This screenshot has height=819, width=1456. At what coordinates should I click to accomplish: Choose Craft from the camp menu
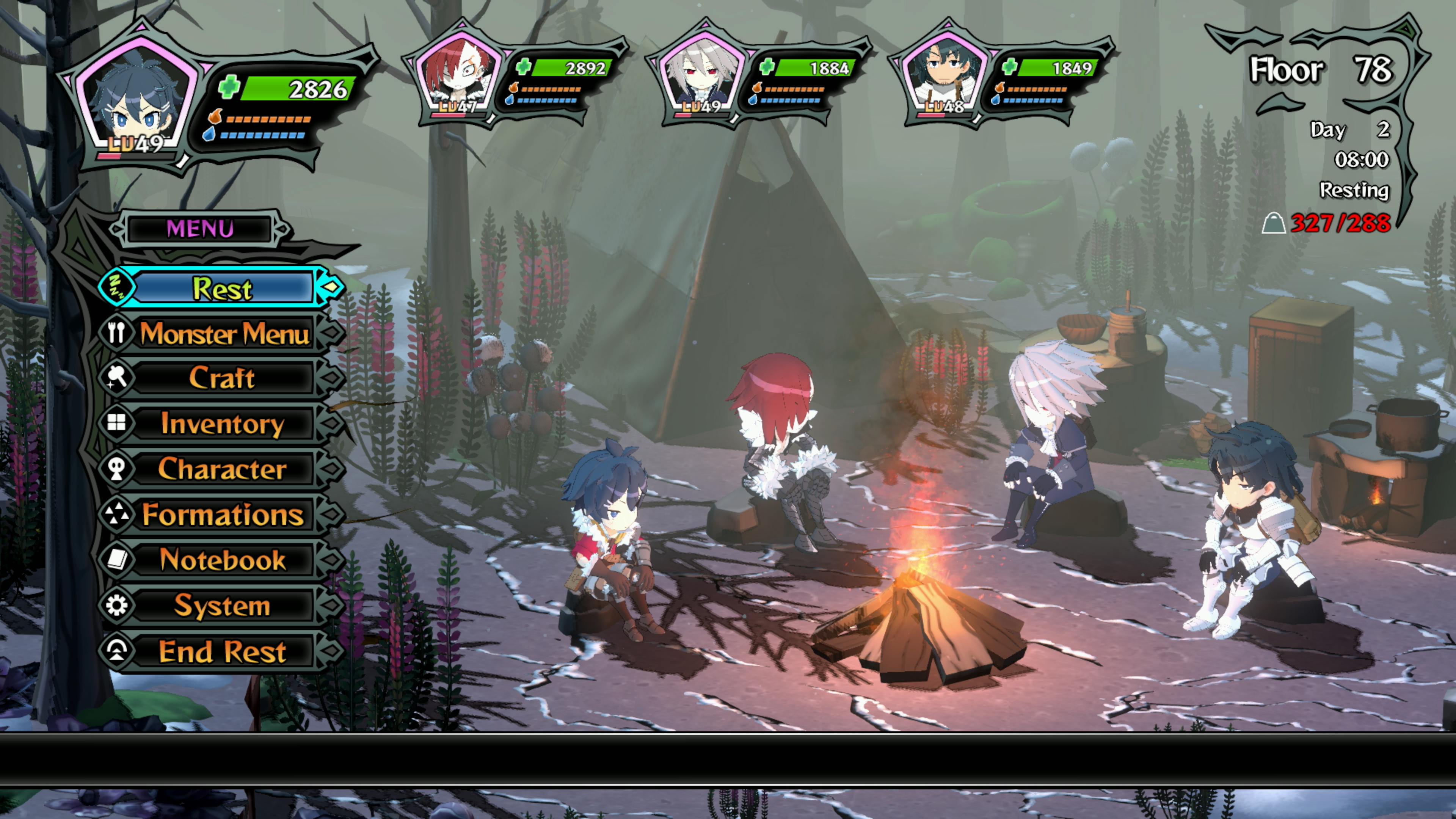(x=222, y=378)
